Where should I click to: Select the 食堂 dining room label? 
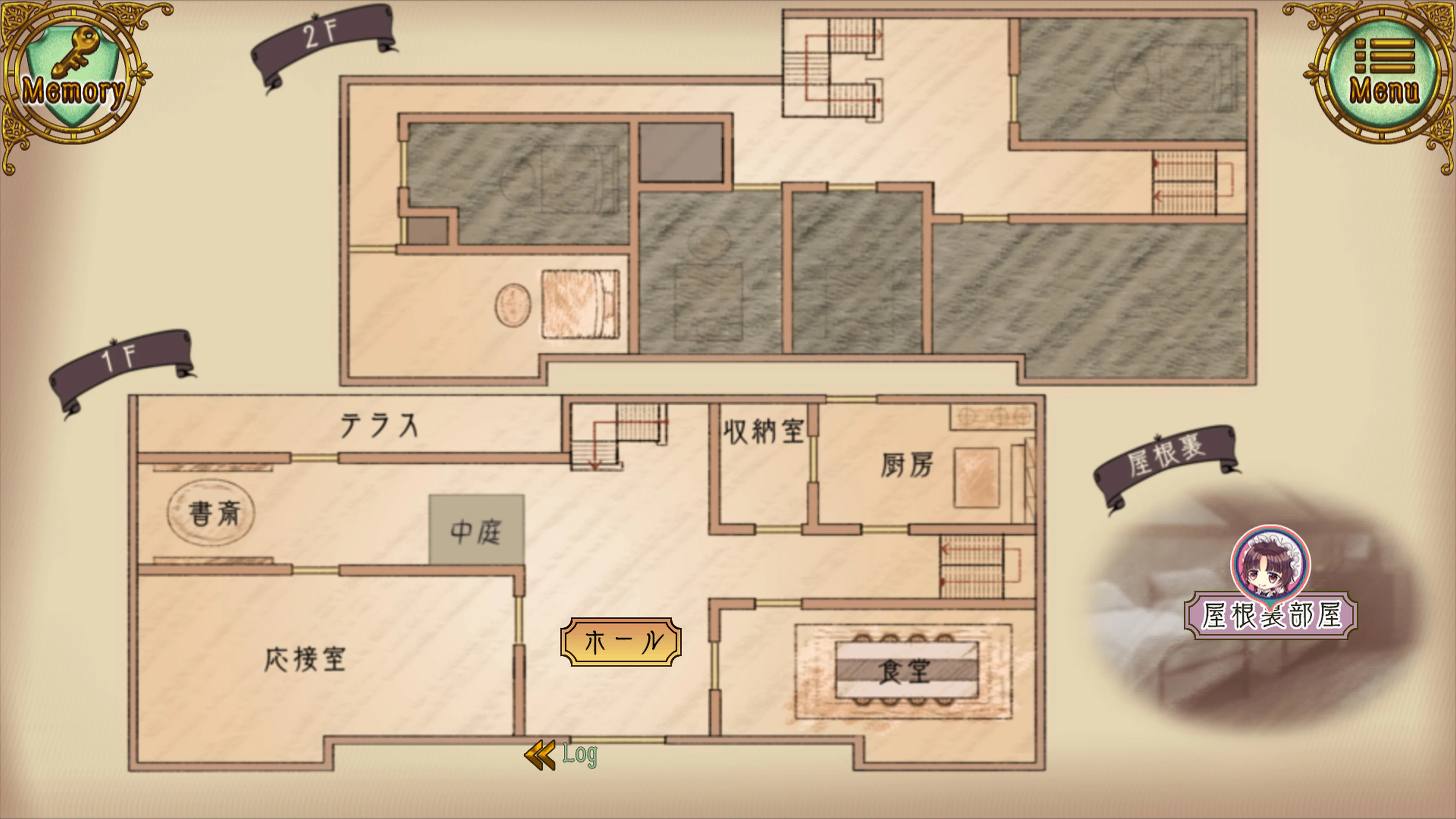[x=904, y=673]
